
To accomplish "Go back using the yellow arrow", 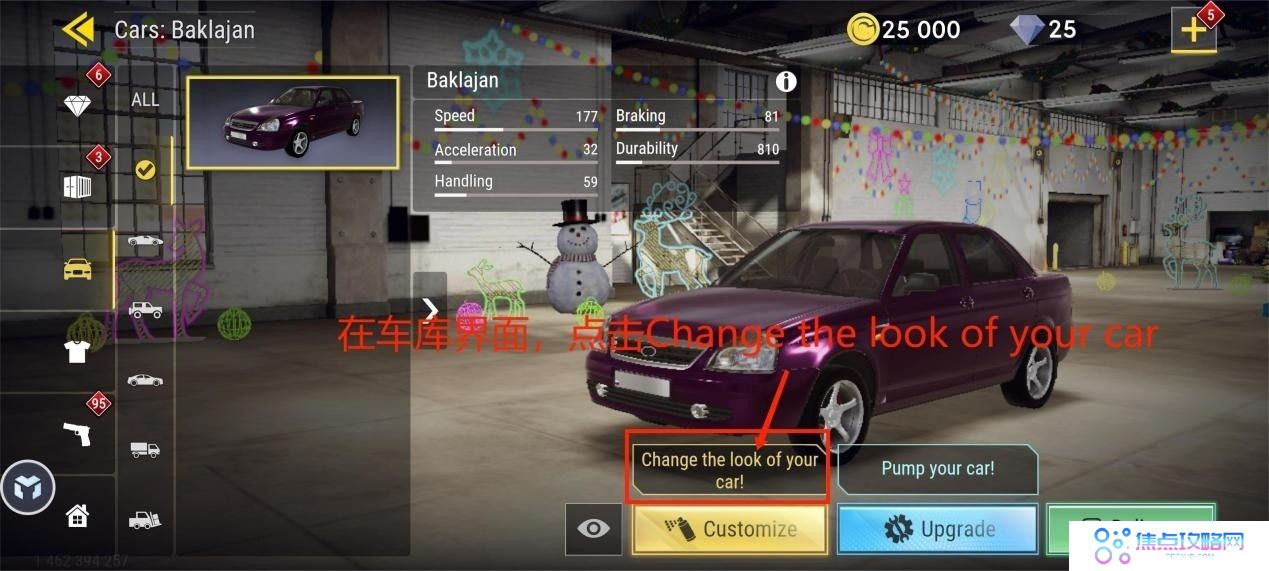I will click(x=77, y=29).
